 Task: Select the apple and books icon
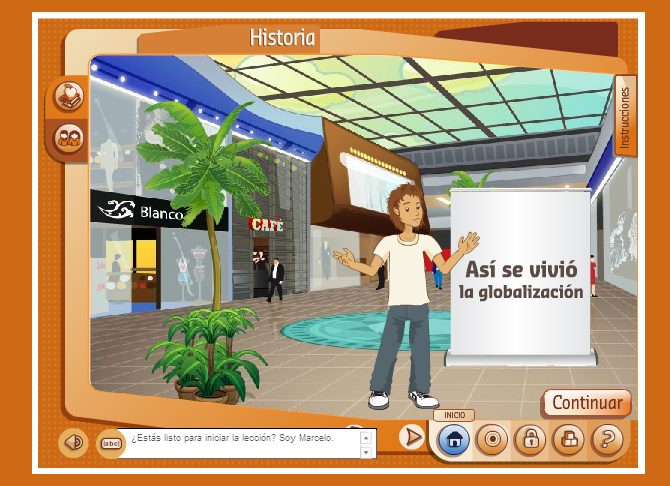(69, 95)
